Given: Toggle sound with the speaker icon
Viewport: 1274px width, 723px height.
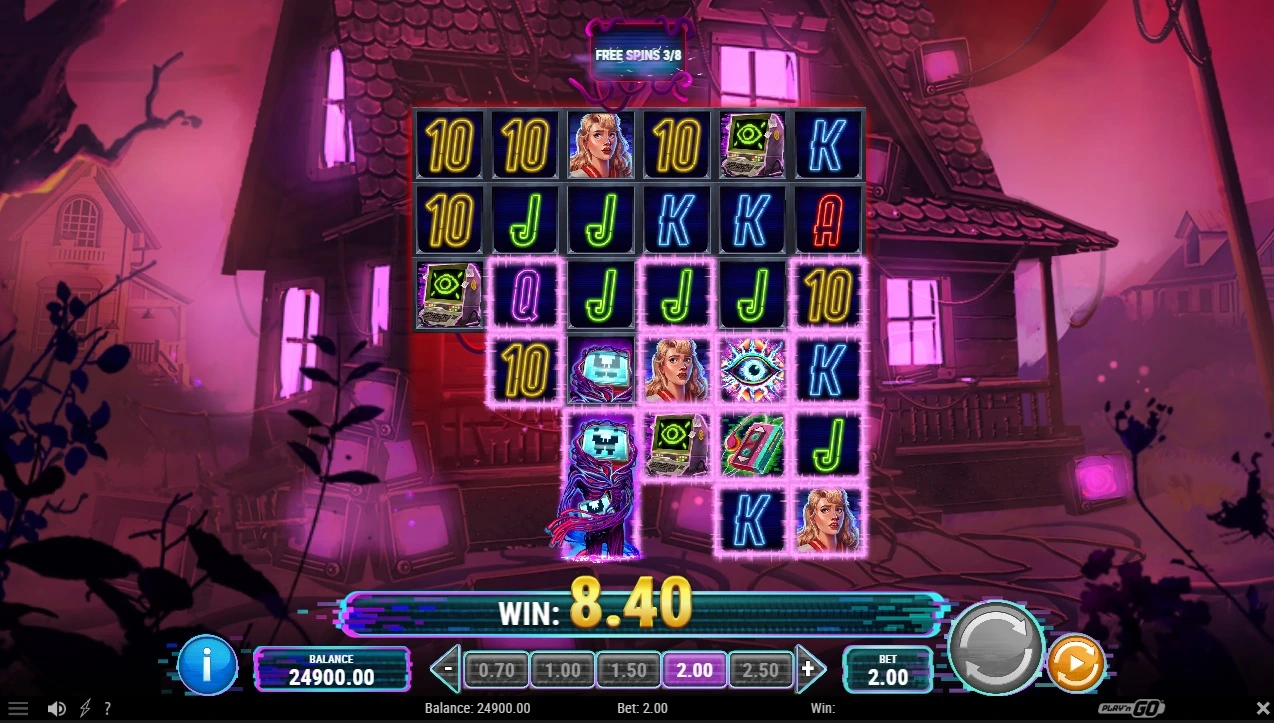Looking at the screenshot, I should click(x=57, y=709).
